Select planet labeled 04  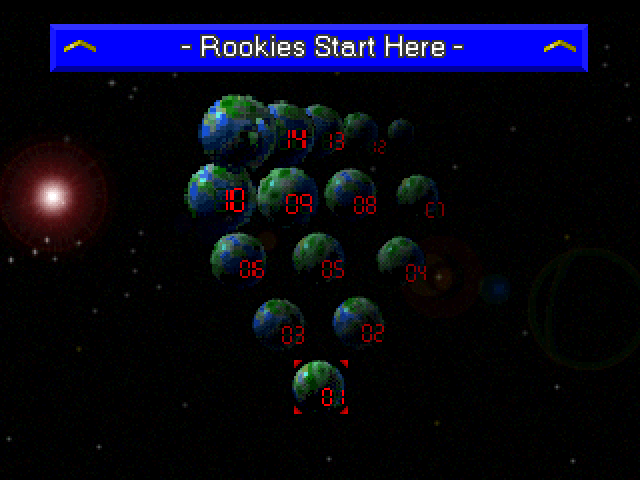tap(401, 261)
